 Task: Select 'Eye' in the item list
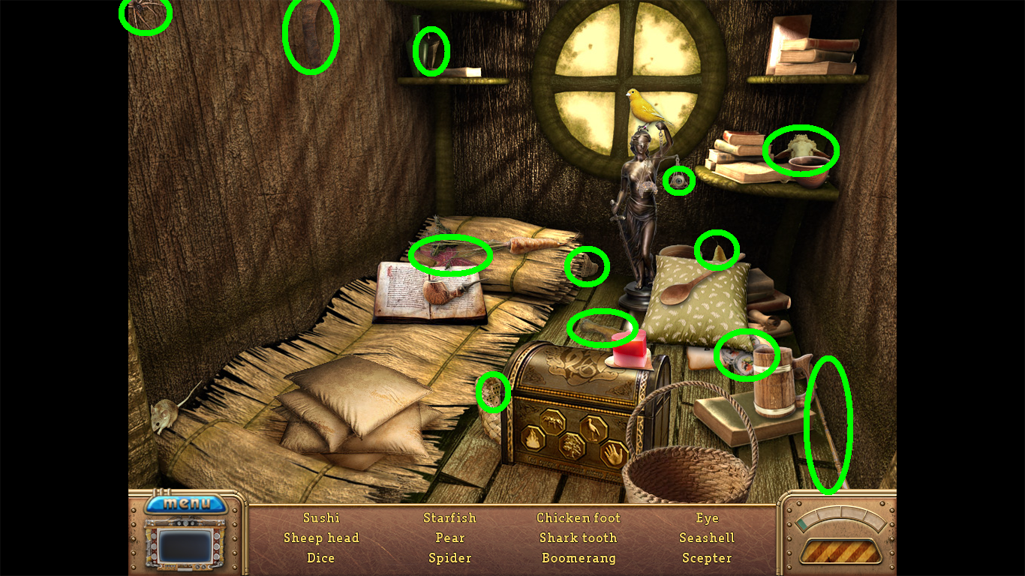(x=707, y=518)
